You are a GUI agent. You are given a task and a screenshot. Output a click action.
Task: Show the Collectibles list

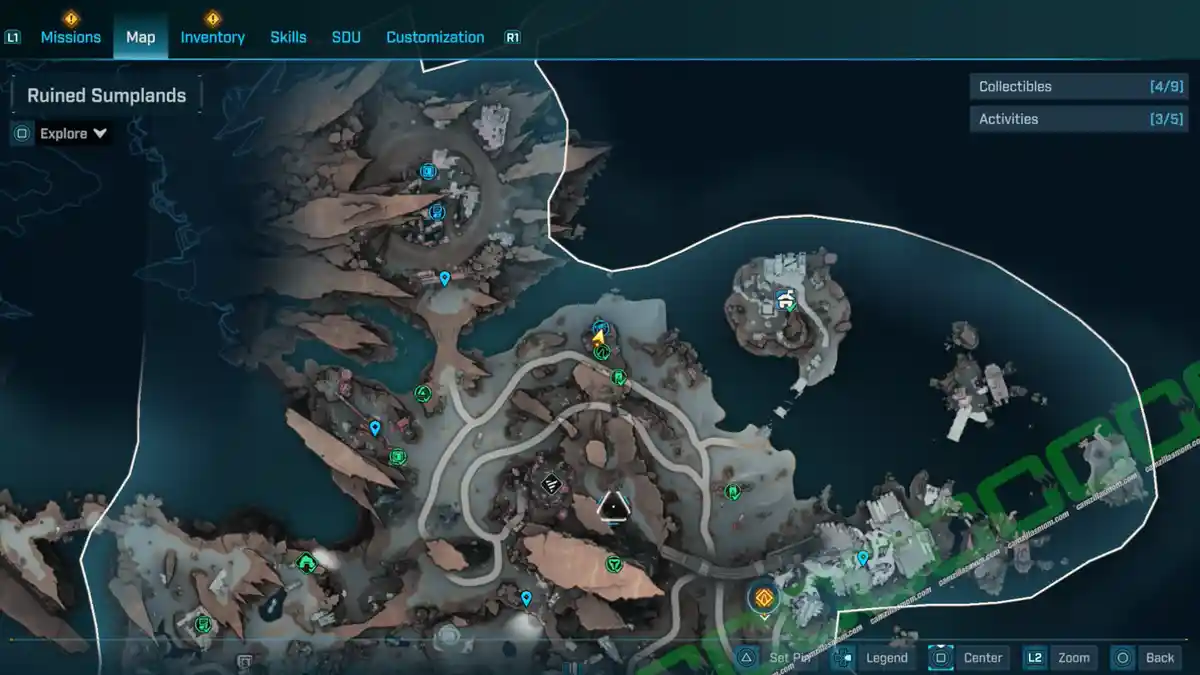(x=1064, y=87)
